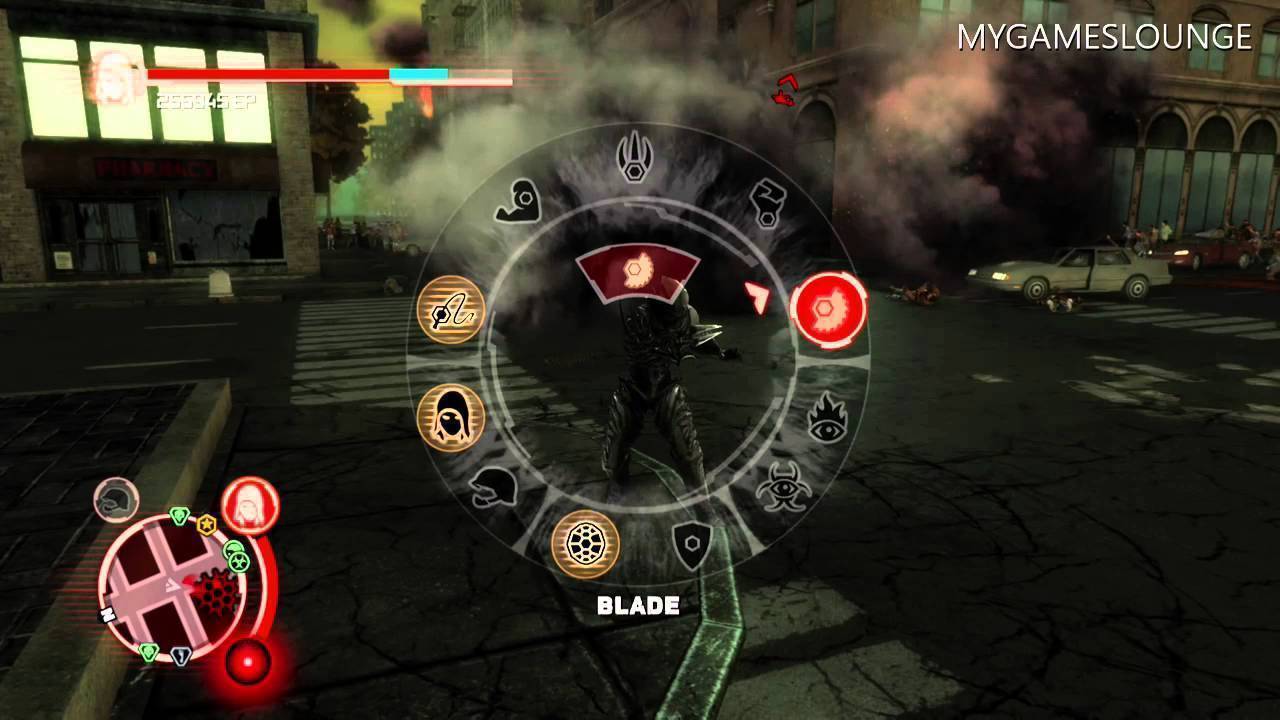
Task: Select the orange Armor power icon
Action: pos(586,544)
